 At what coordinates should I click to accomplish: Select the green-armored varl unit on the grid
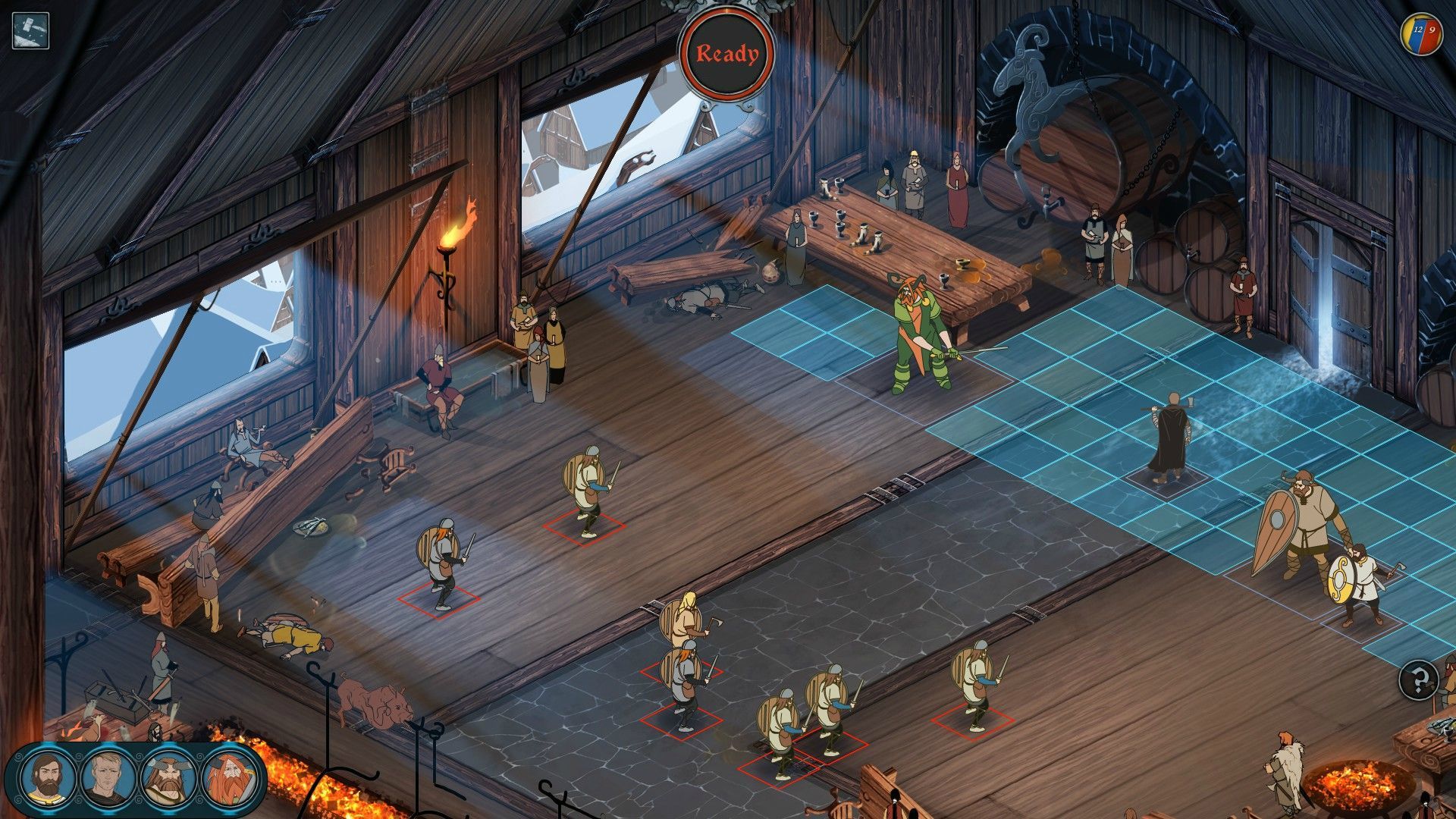(920, 337)
